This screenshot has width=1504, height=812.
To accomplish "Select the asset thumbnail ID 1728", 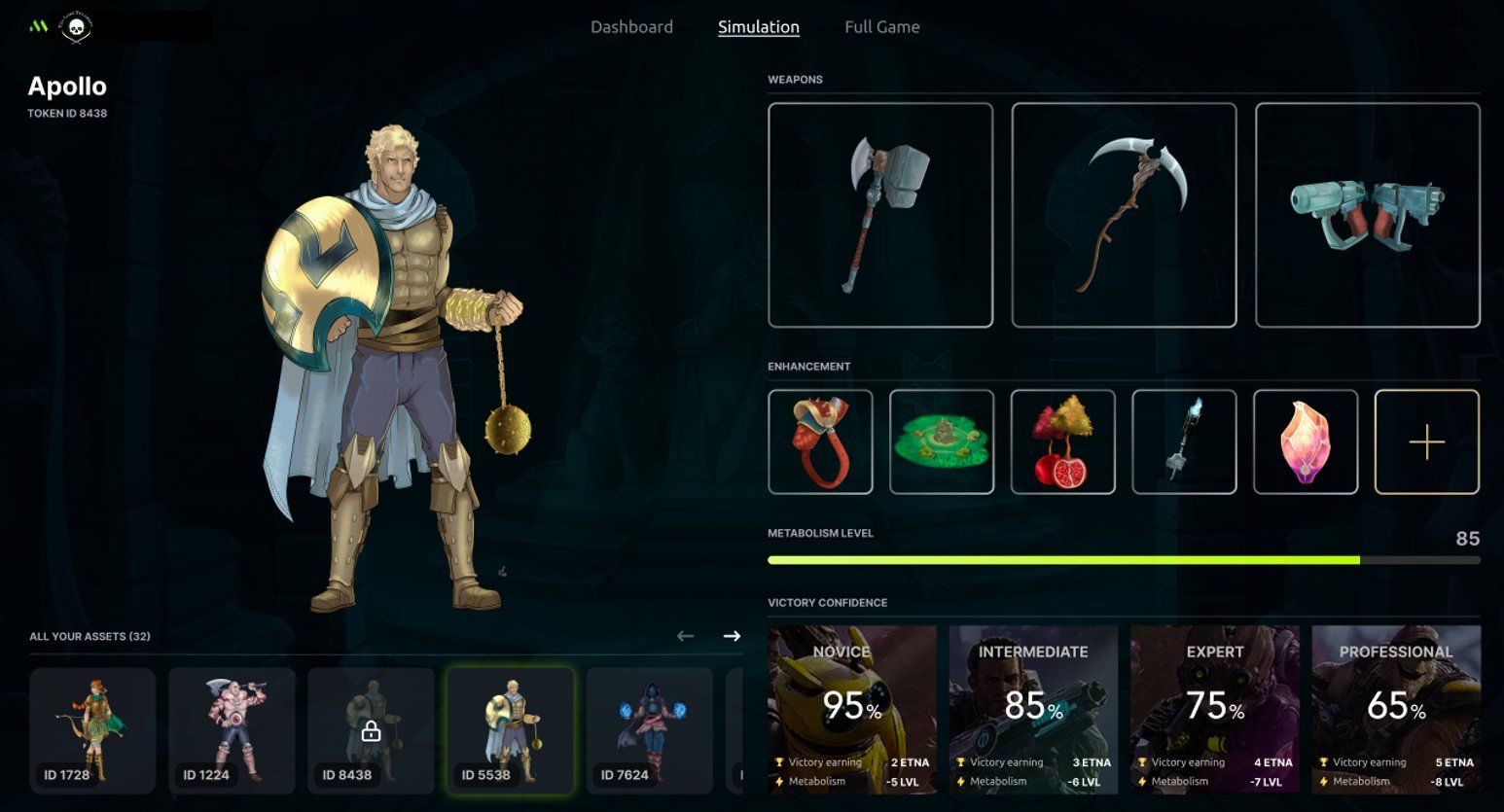I will click(x=92, y=729).
